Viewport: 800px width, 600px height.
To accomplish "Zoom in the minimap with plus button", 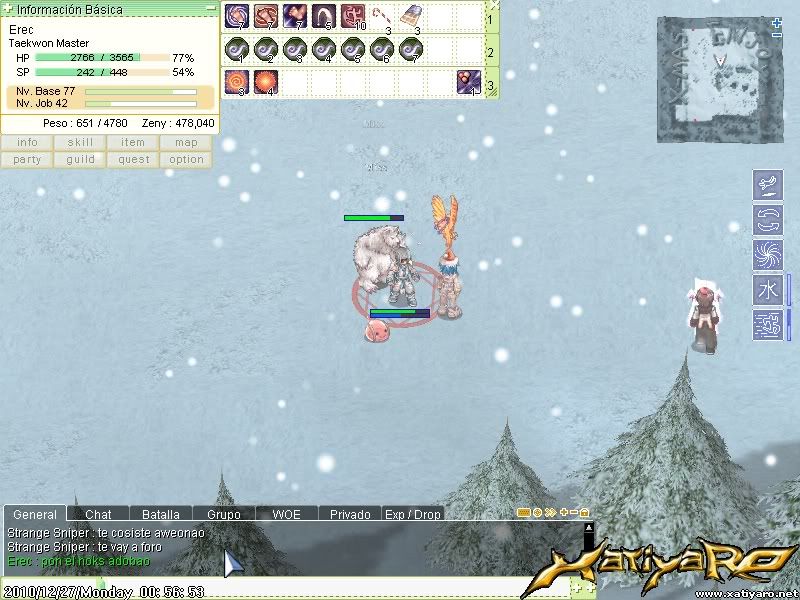I will click(777, 22).
